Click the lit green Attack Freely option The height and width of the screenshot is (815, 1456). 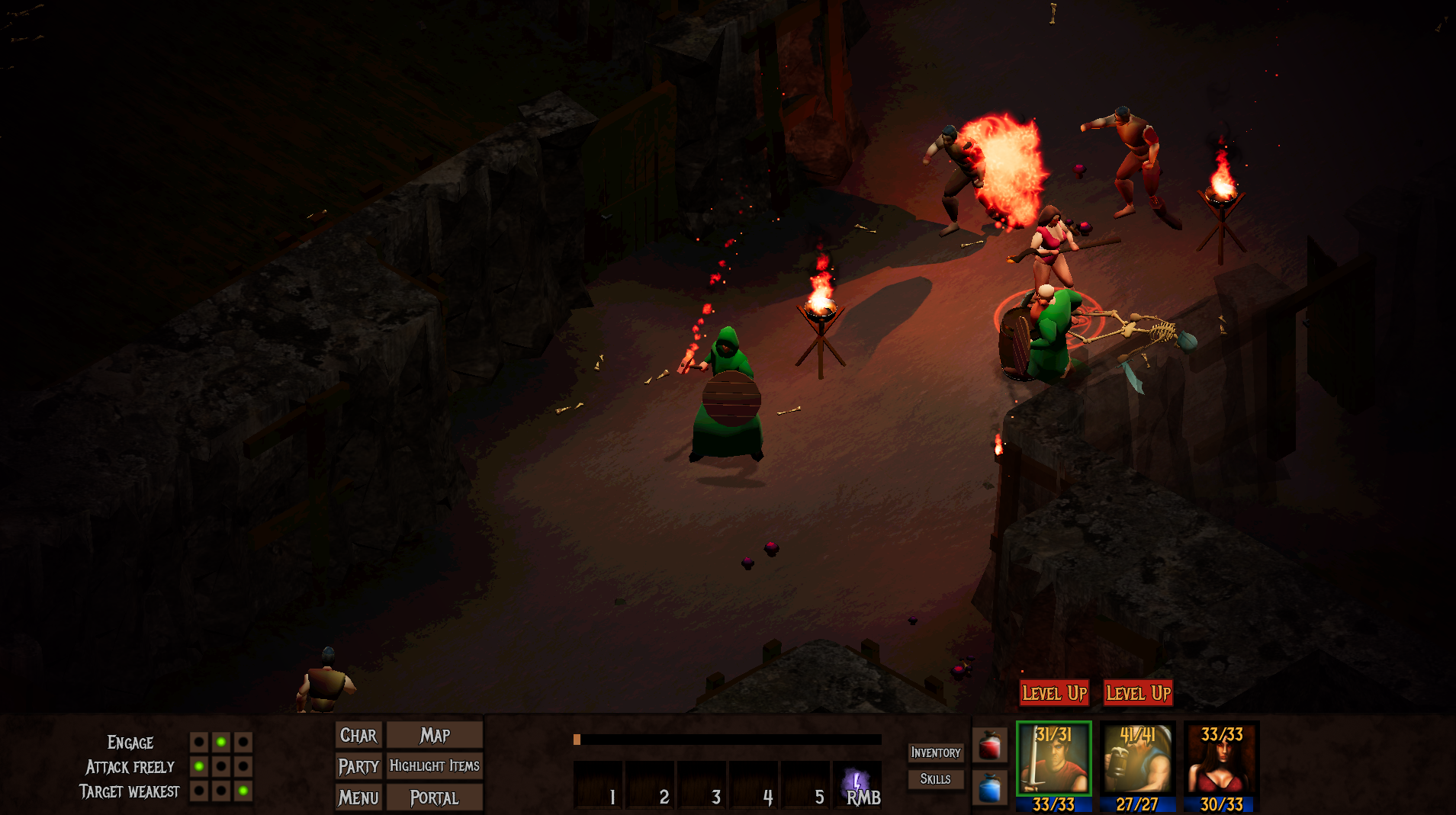[199, 766]
